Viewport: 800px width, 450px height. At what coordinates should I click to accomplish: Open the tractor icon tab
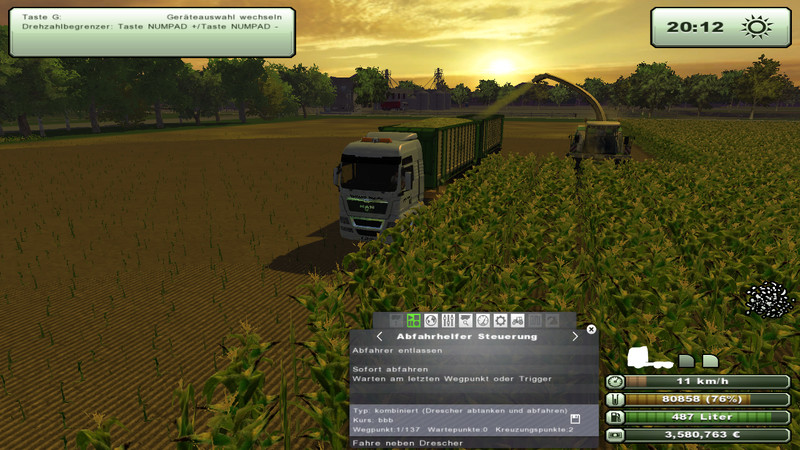pyautogui.click(x=517, y=321)
